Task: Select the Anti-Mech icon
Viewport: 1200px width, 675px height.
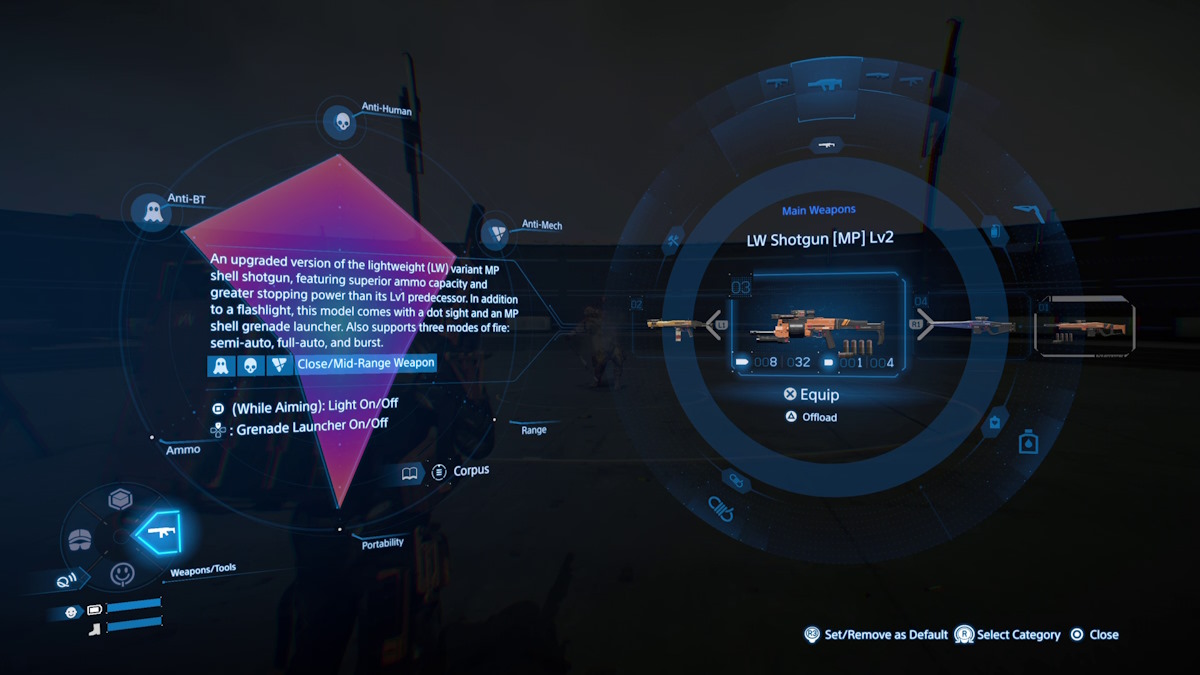Action: coord(495,235)
